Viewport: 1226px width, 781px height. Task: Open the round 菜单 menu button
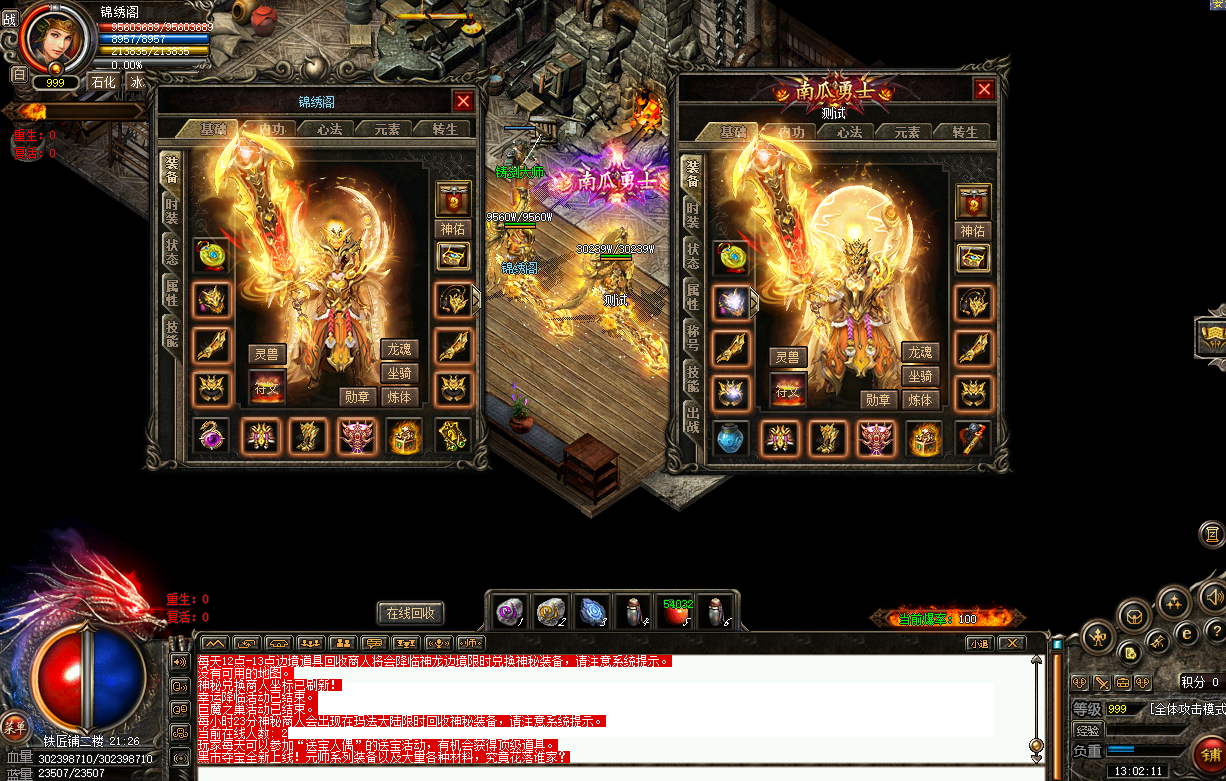pyautogui.click(x=15, y=727)
